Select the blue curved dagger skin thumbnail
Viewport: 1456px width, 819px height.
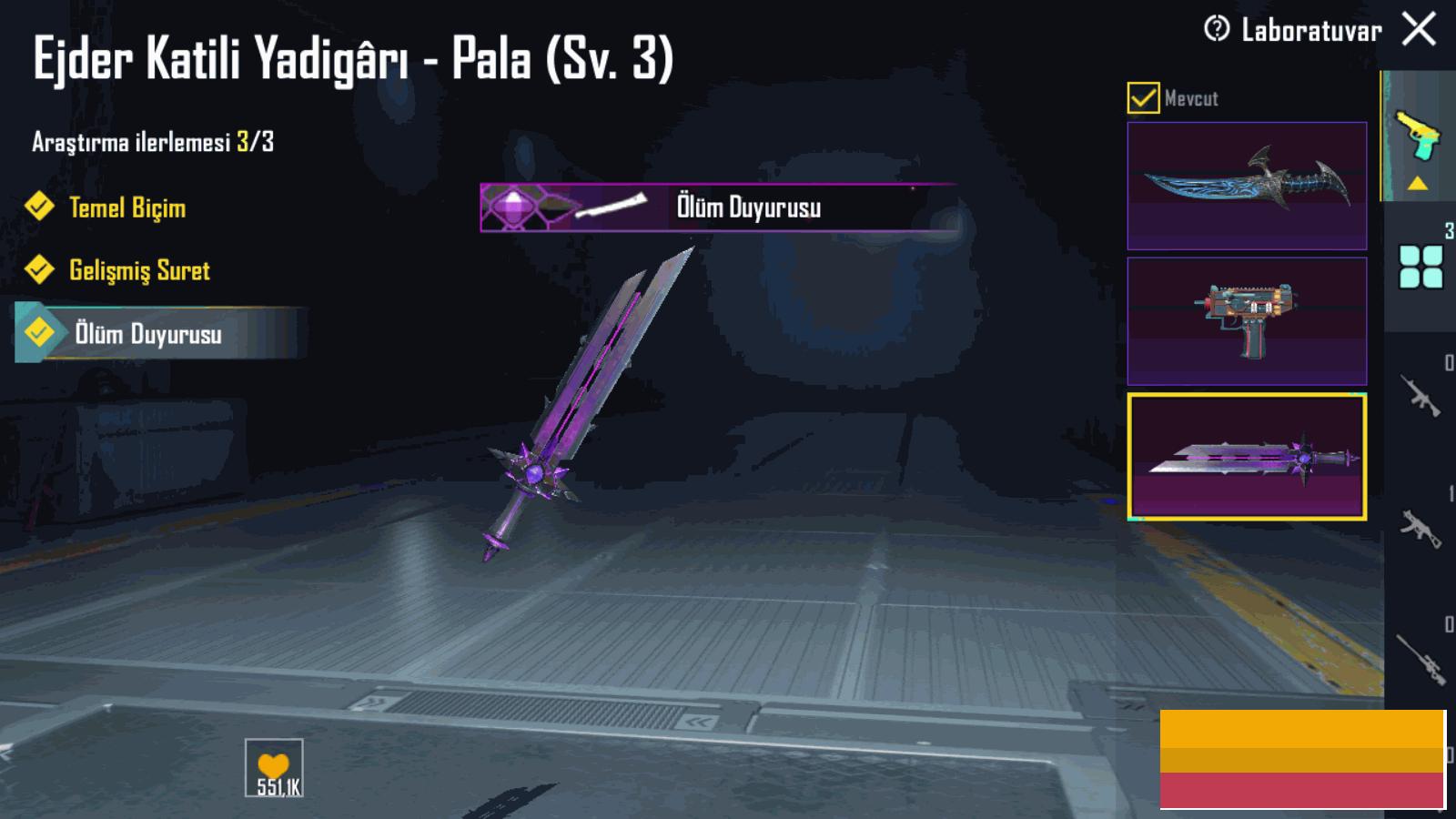[1247, 186]
